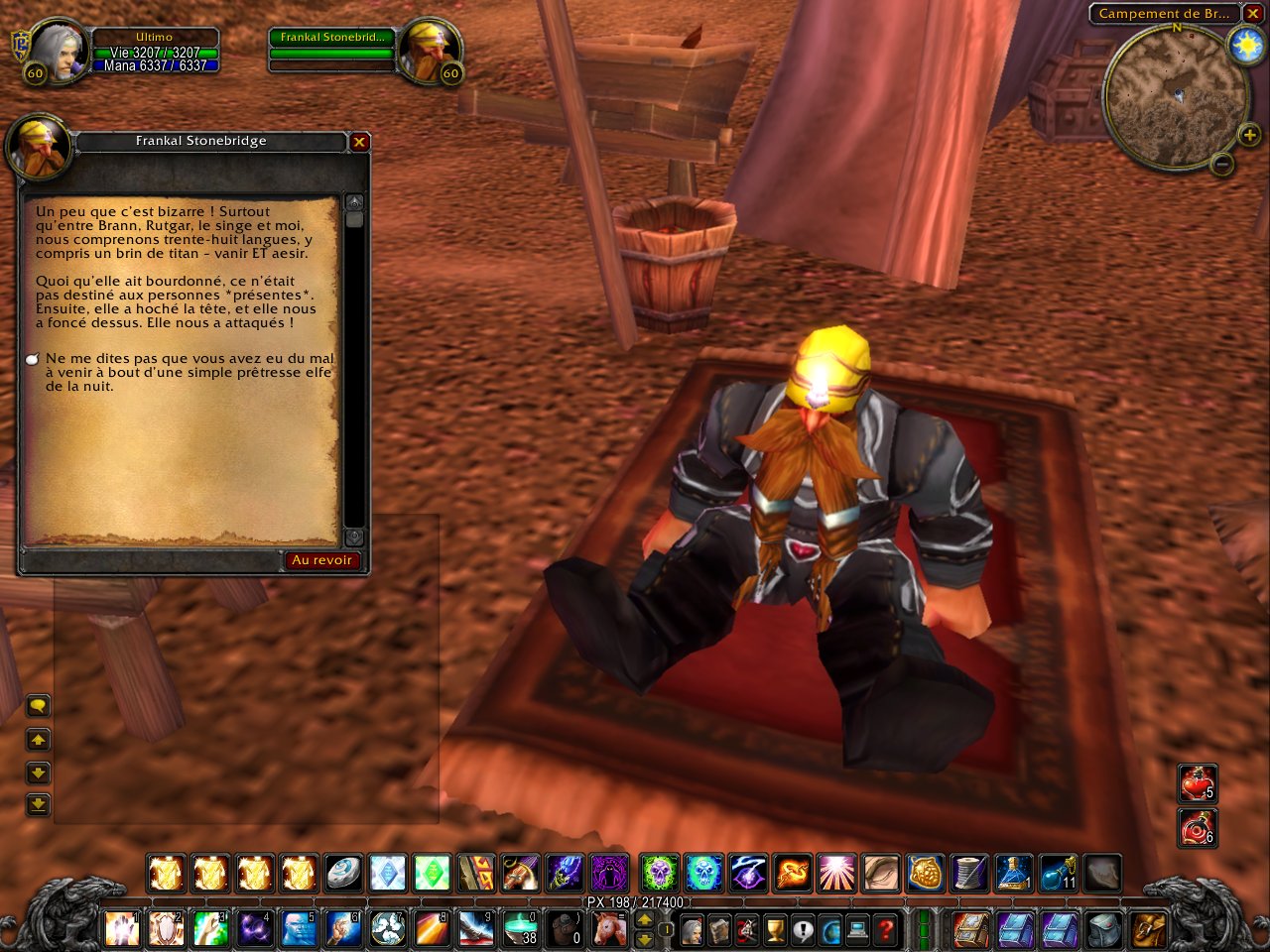Close the minimap with its X button

(1253, 14)
